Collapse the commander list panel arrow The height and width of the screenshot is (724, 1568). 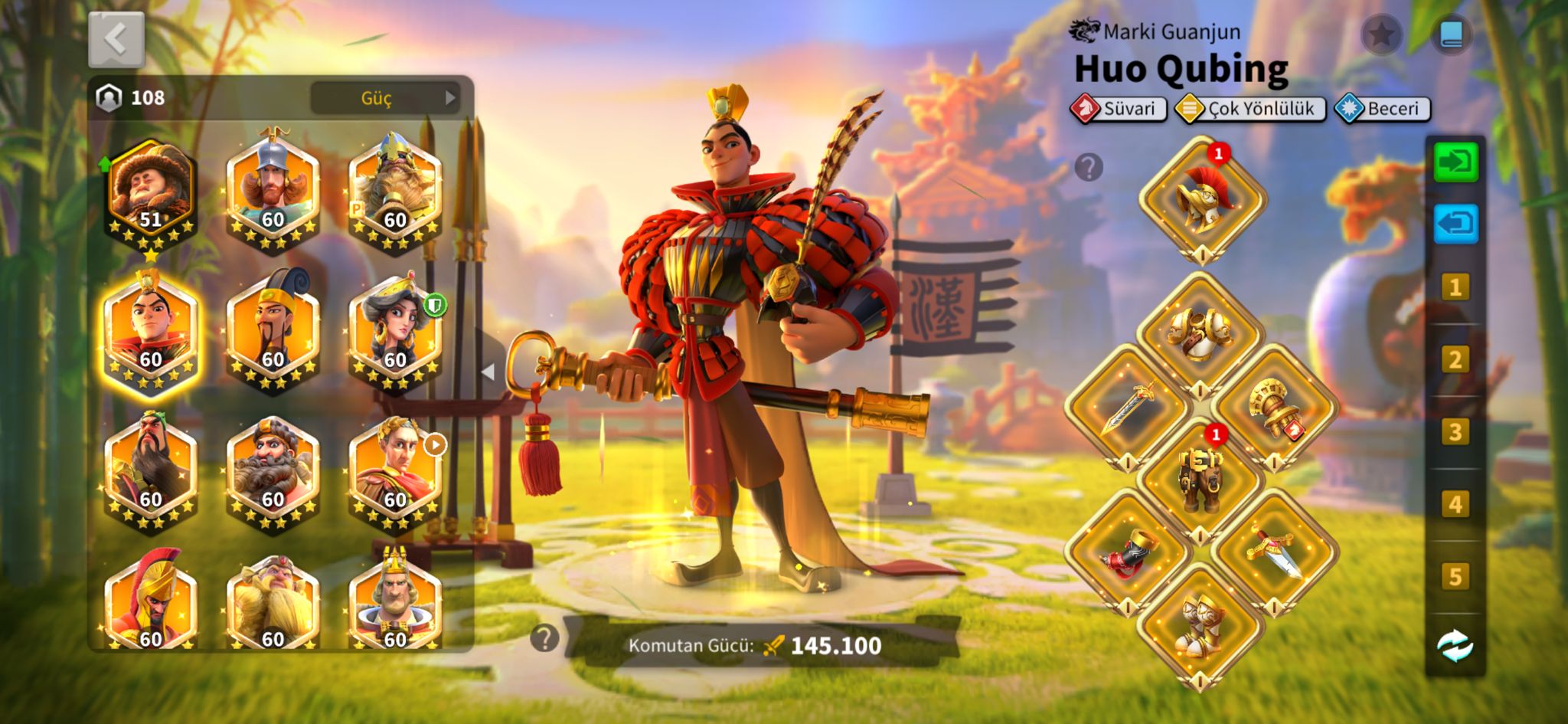(x=488, y=372)
